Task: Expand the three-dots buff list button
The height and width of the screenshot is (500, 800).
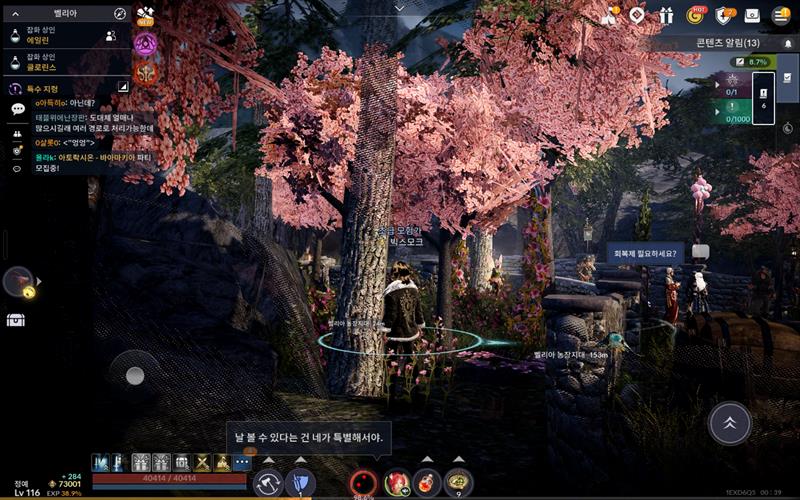Action: pos(242,462)
